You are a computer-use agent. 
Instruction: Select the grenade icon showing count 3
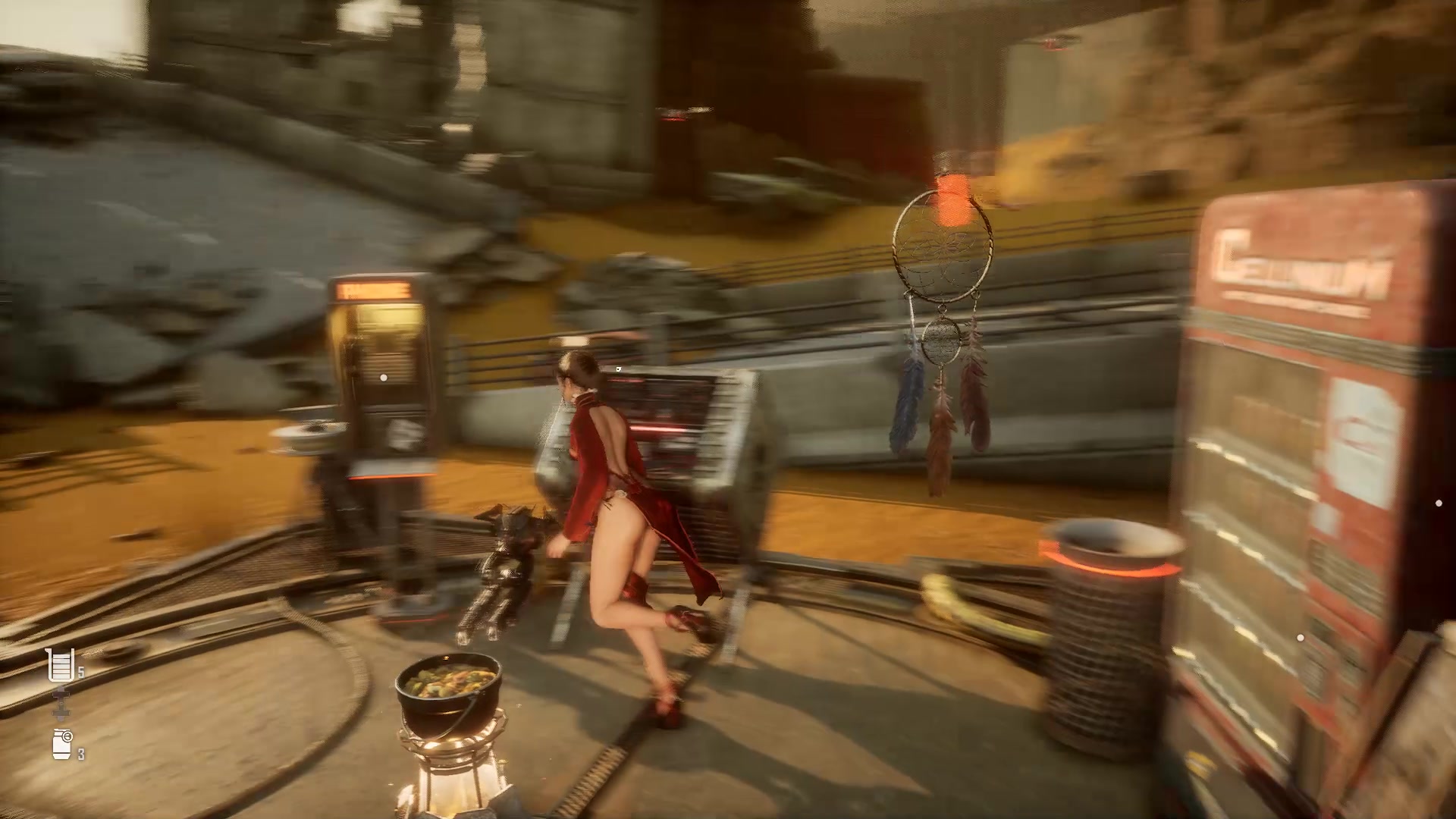(61, 744)
